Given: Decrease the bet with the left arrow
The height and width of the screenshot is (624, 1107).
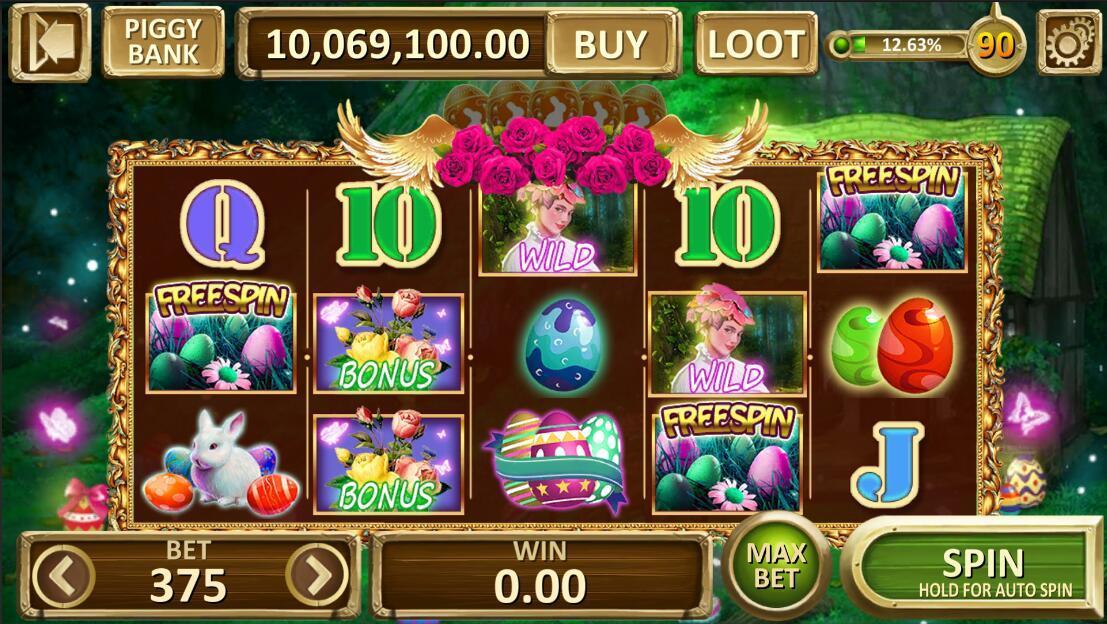Looking at the screenshot, I should pyautogui.click(x=63, y=576).
